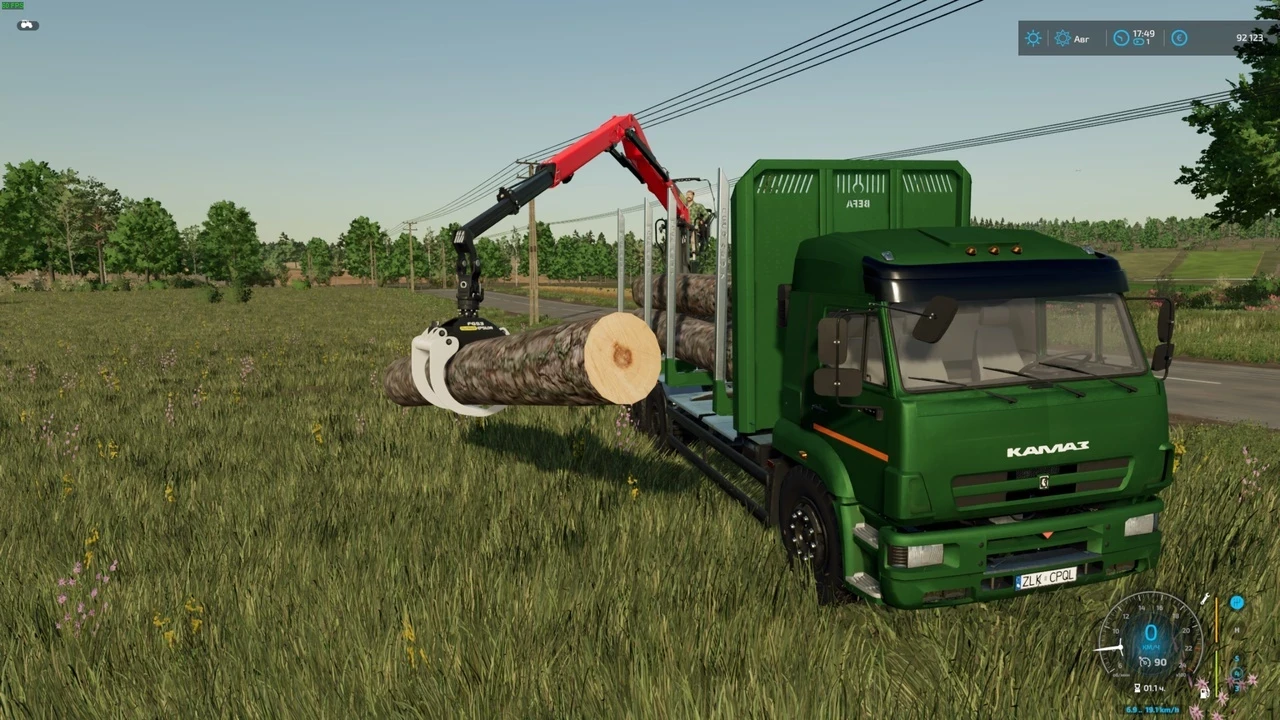The image size is (1280, 720).
Task: Open the clock icon showing 17:49
Action: 1121,37
